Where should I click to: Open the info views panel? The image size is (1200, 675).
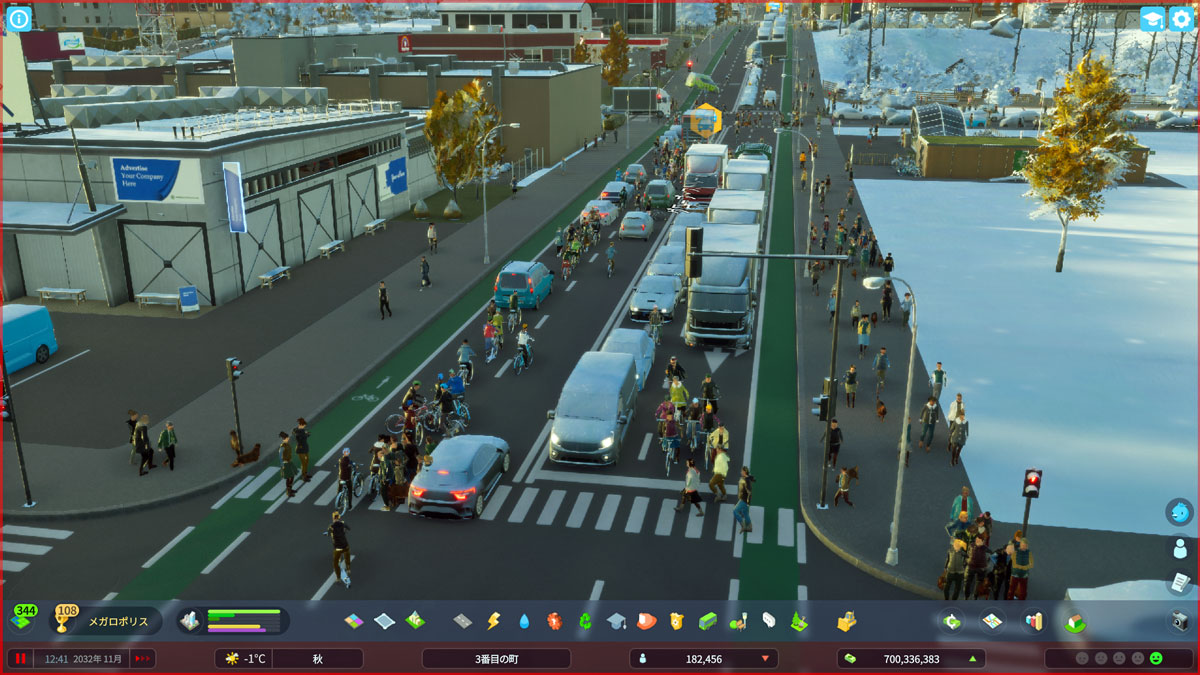(19, 18)
